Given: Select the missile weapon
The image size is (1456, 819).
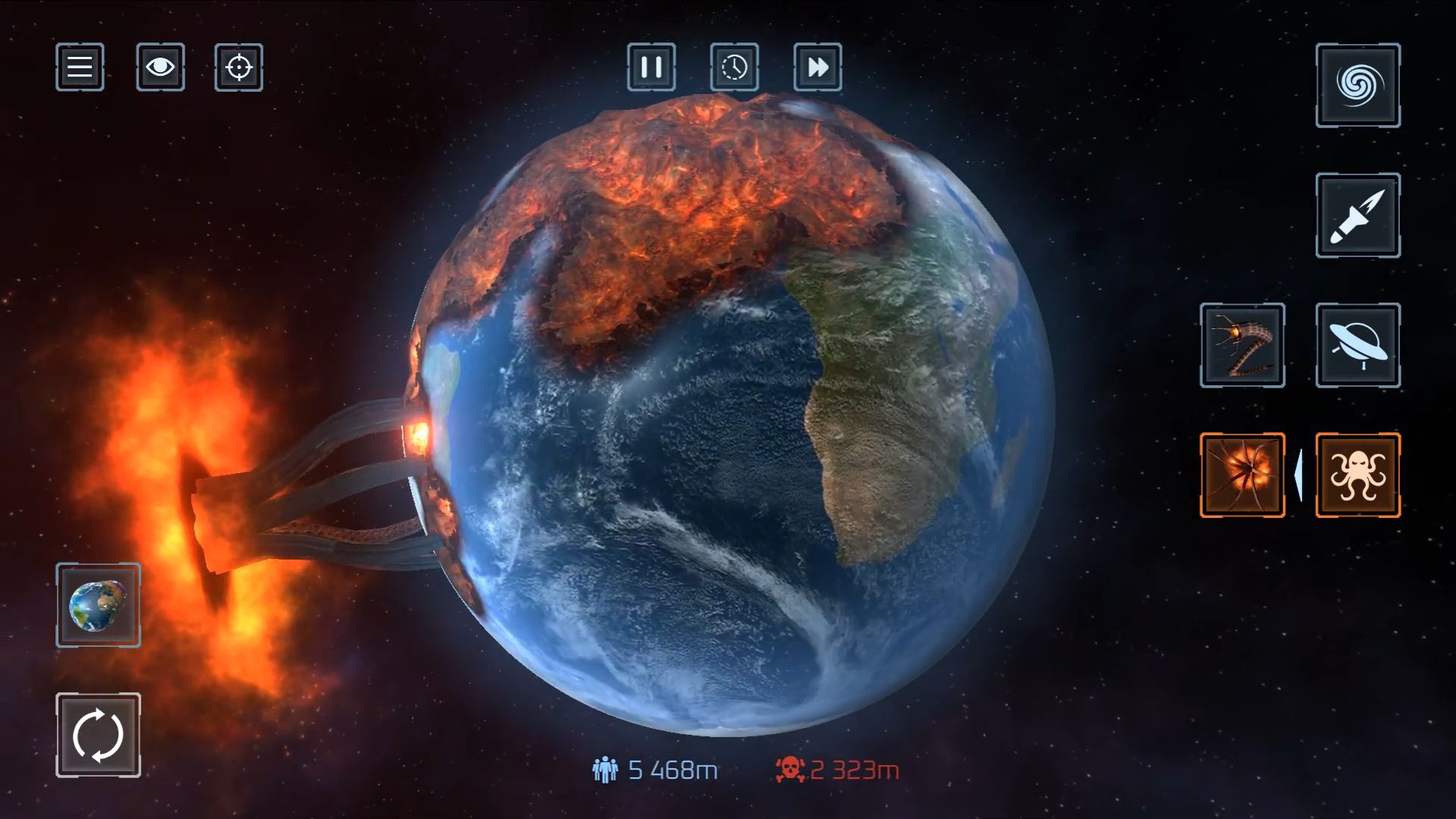Looking at the screenshot, I should tap(1356, 216).
